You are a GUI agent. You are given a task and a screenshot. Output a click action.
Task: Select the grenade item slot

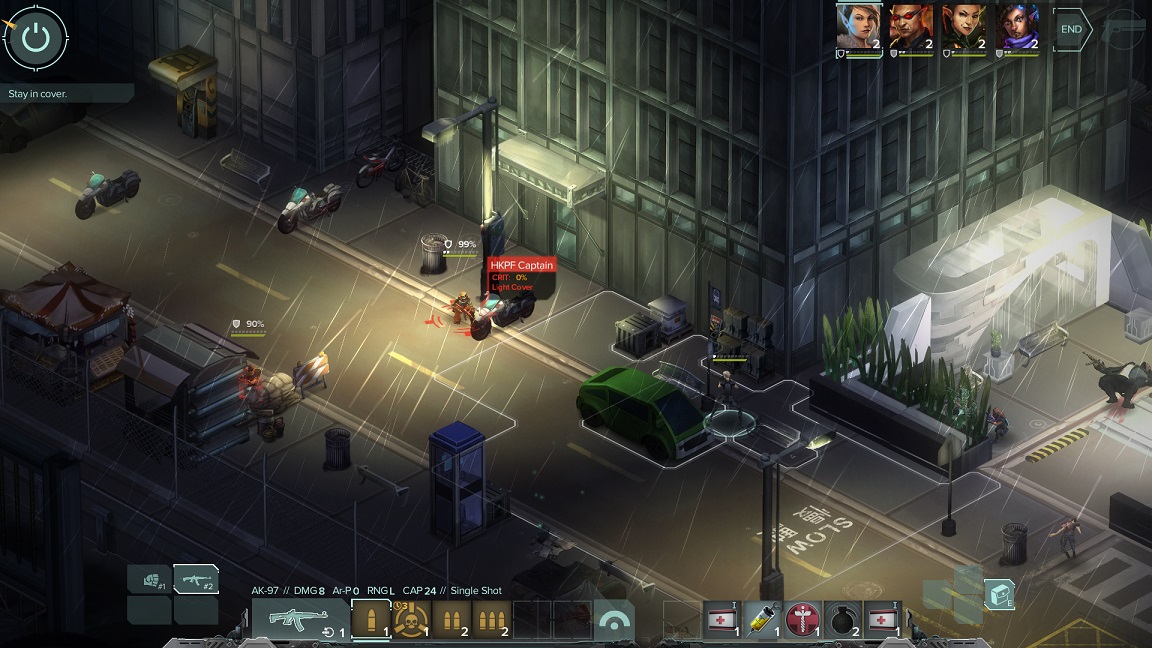[x=843, y=620]
